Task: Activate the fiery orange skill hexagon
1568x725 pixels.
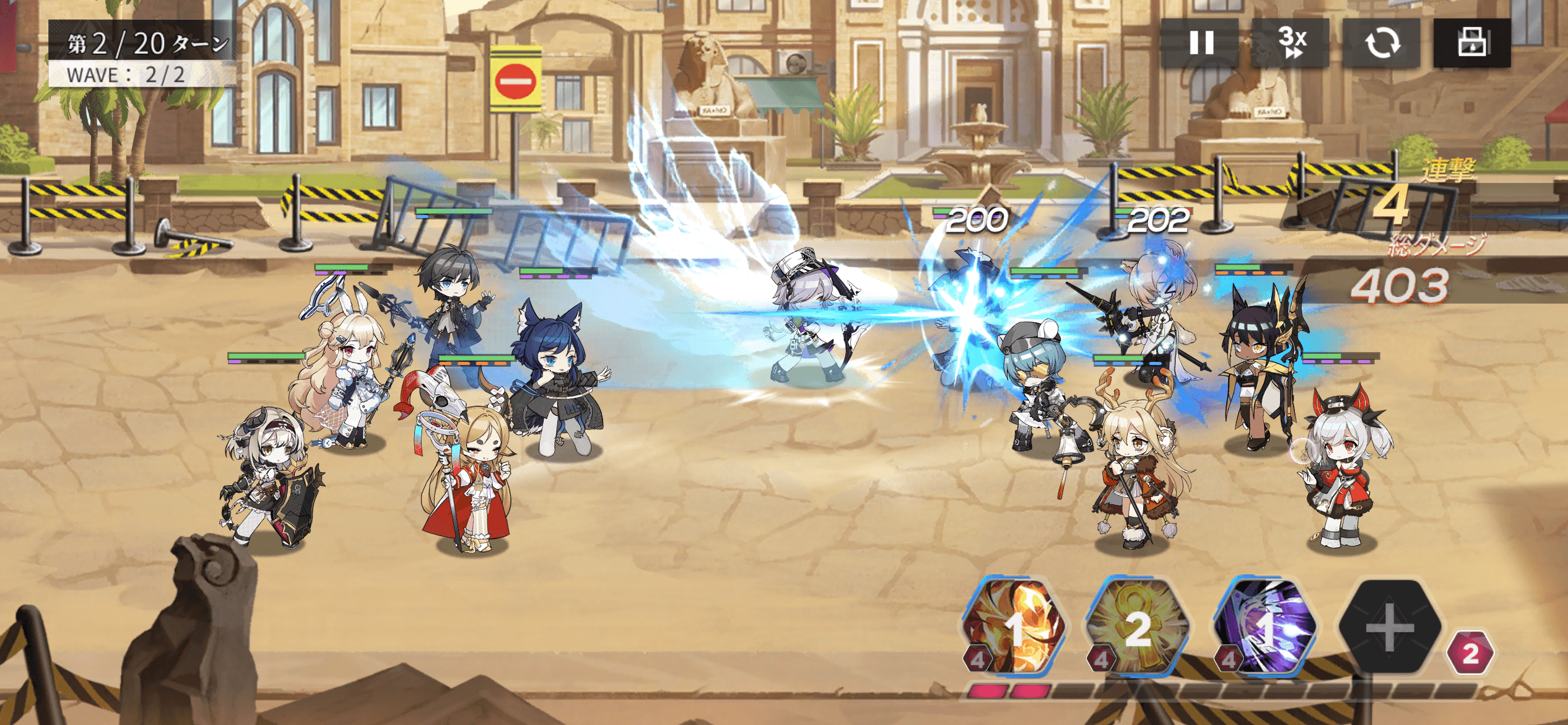Action: pos(1015,627)
